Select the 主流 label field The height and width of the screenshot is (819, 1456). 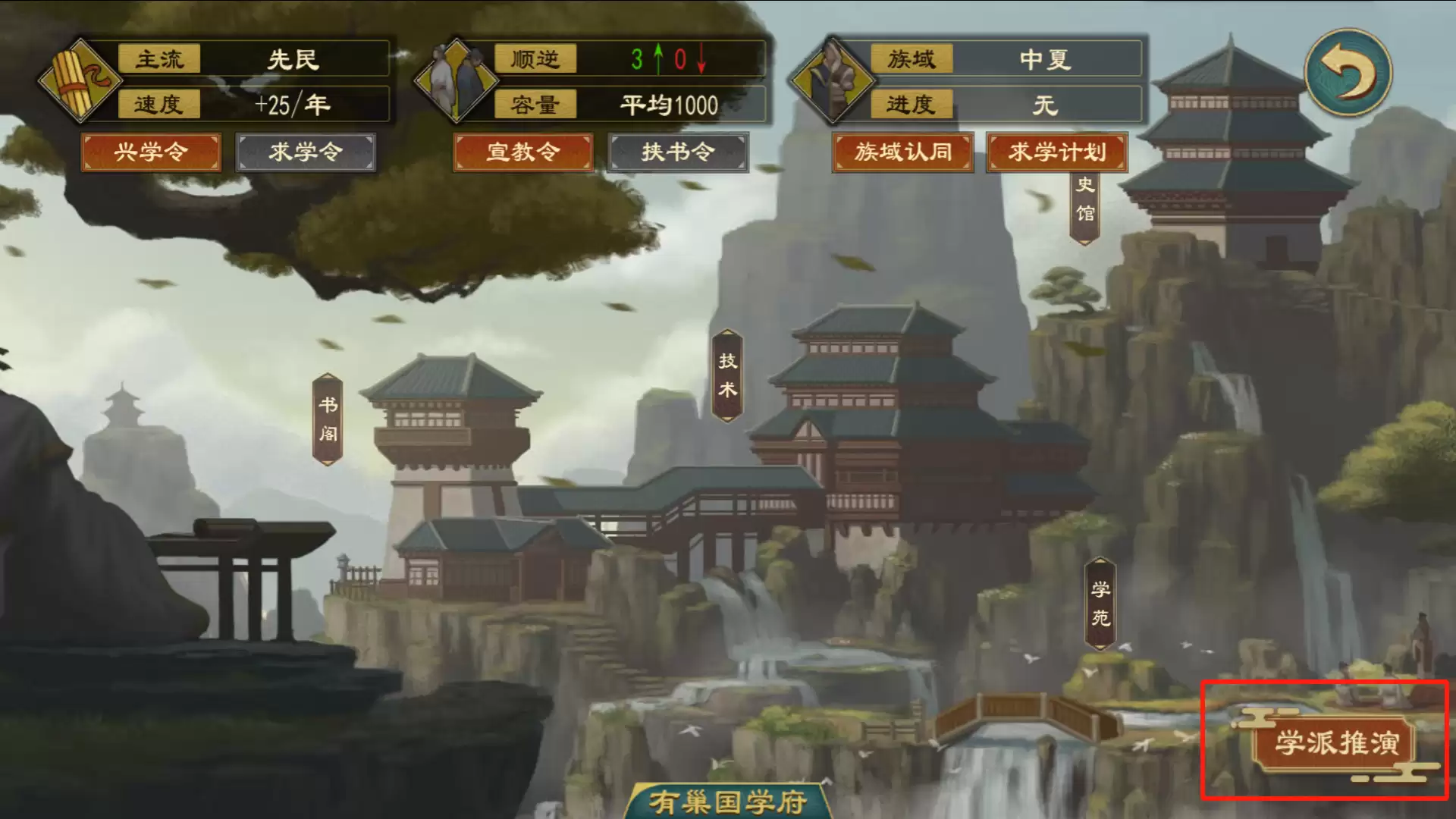click(x=159, y=60)
